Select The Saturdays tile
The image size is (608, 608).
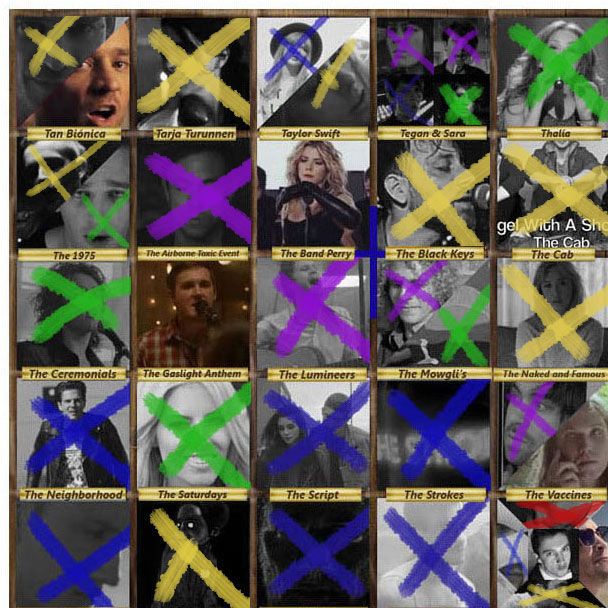193,434
